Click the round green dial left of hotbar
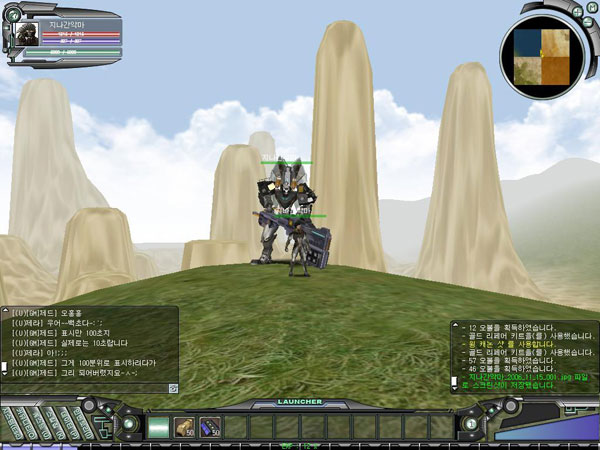 [129, 423]
